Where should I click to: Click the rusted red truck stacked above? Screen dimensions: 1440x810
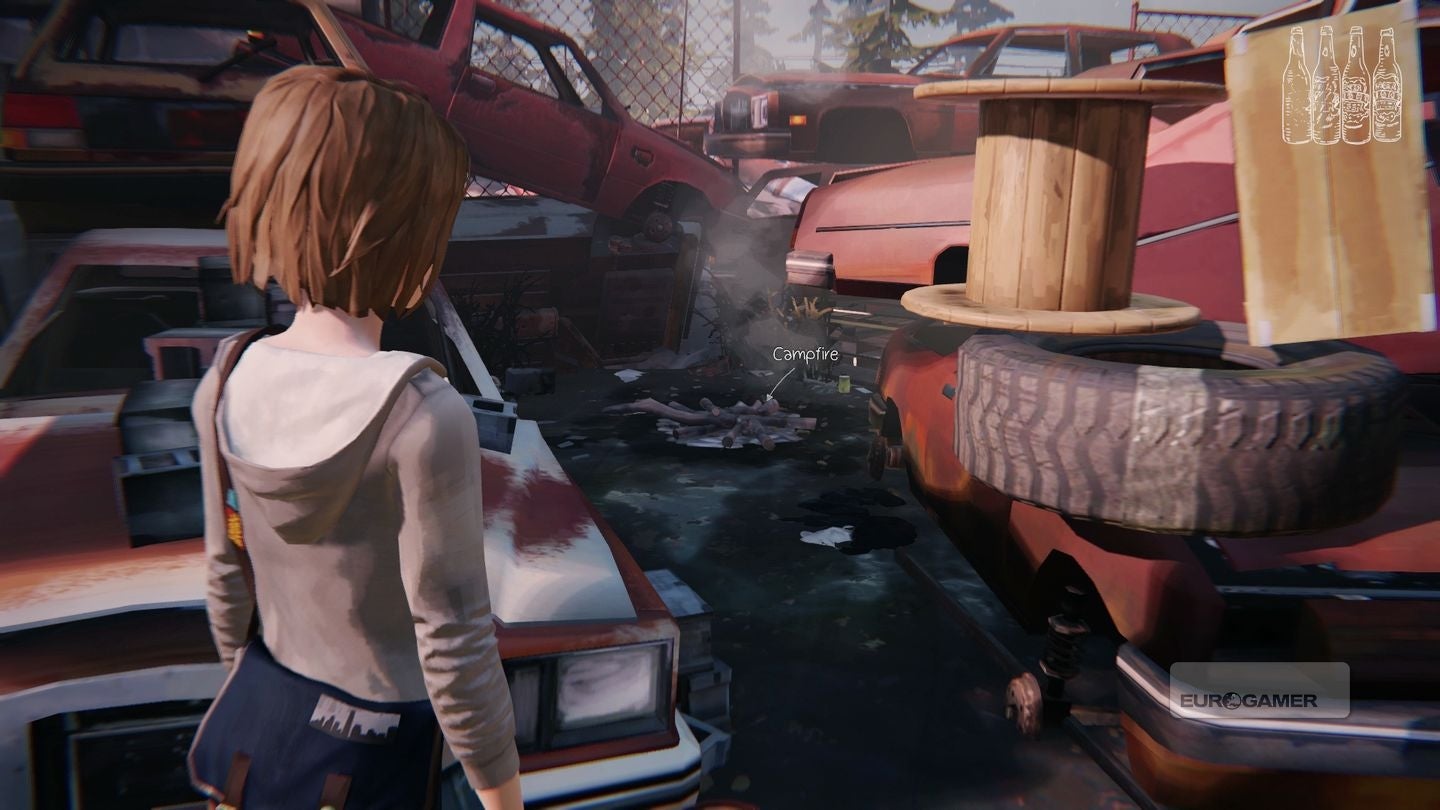point(540,130)
